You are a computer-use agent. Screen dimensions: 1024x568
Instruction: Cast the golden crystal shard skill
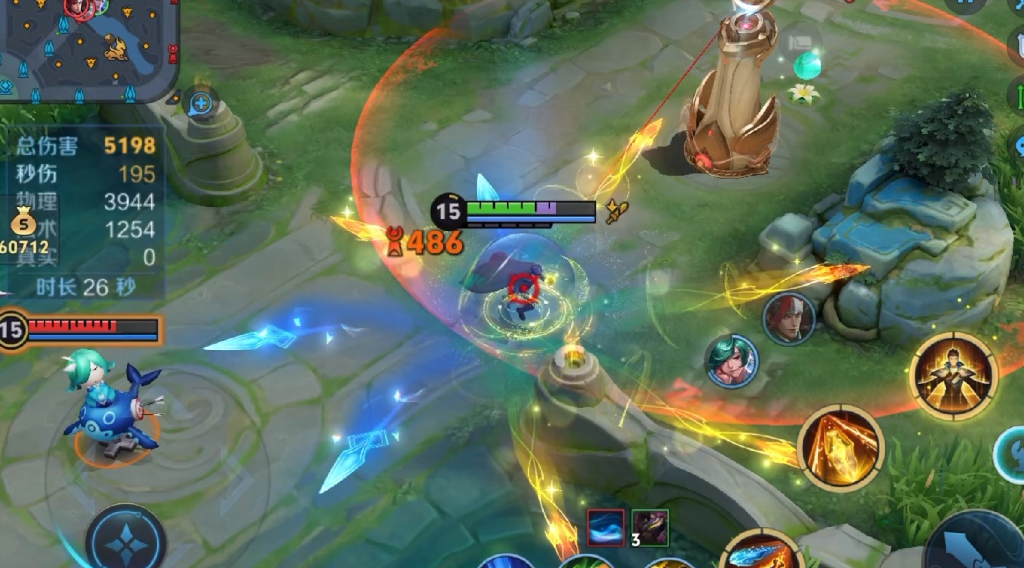(x=841, y=447)
